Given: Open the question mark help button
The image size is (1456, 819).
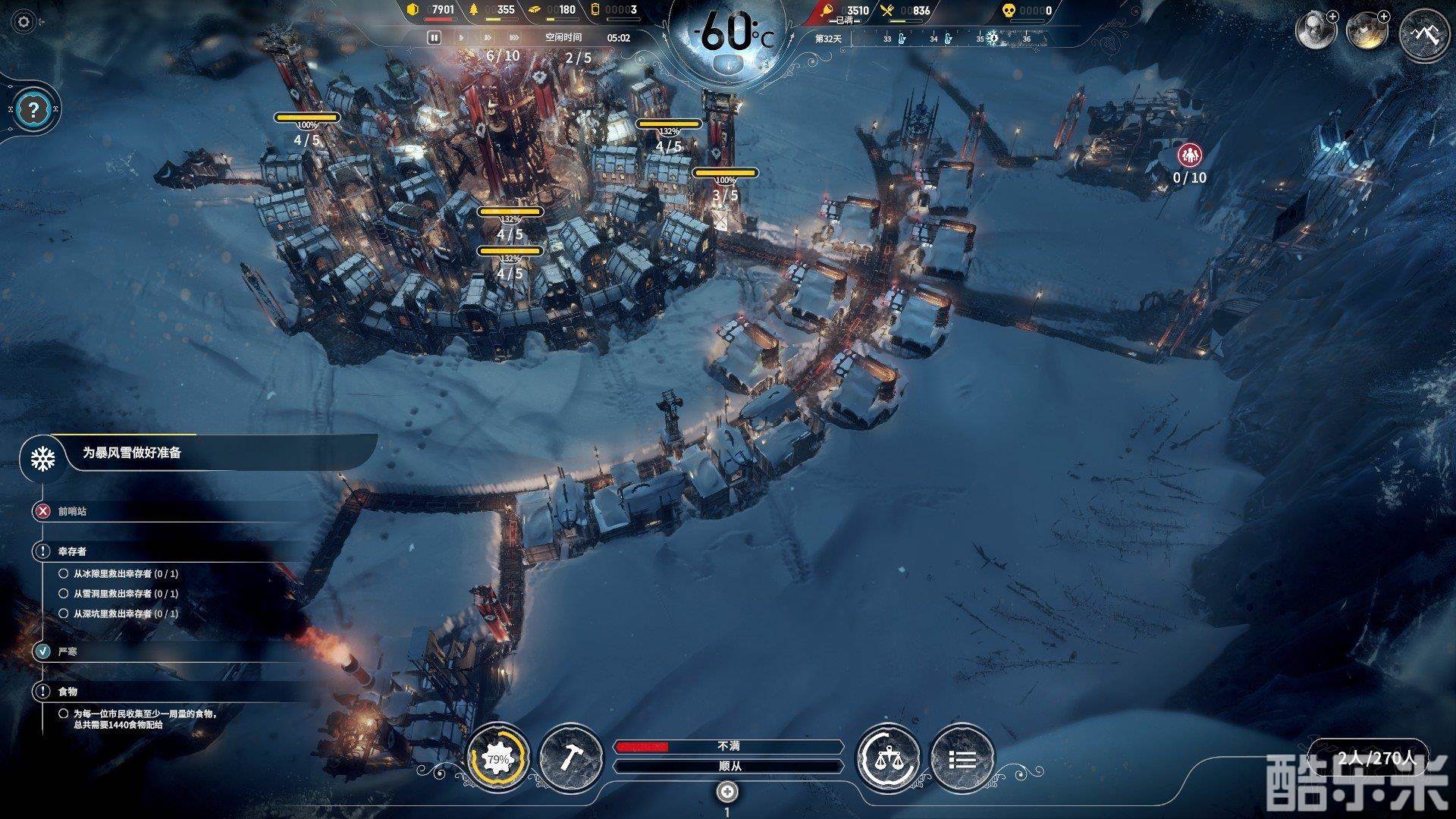Looking at the screenshot, I should 32,110.
